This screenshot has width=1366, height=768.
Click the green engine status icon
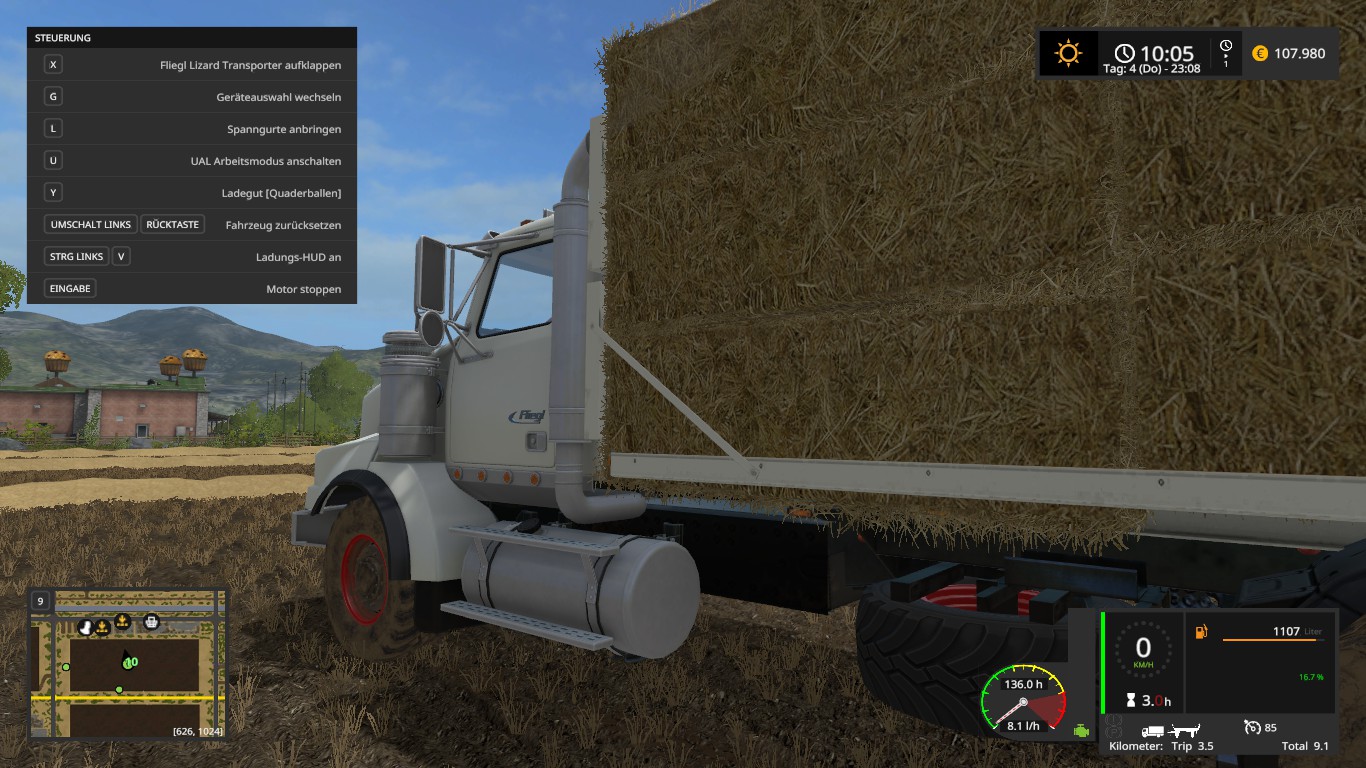[1081, 731]
